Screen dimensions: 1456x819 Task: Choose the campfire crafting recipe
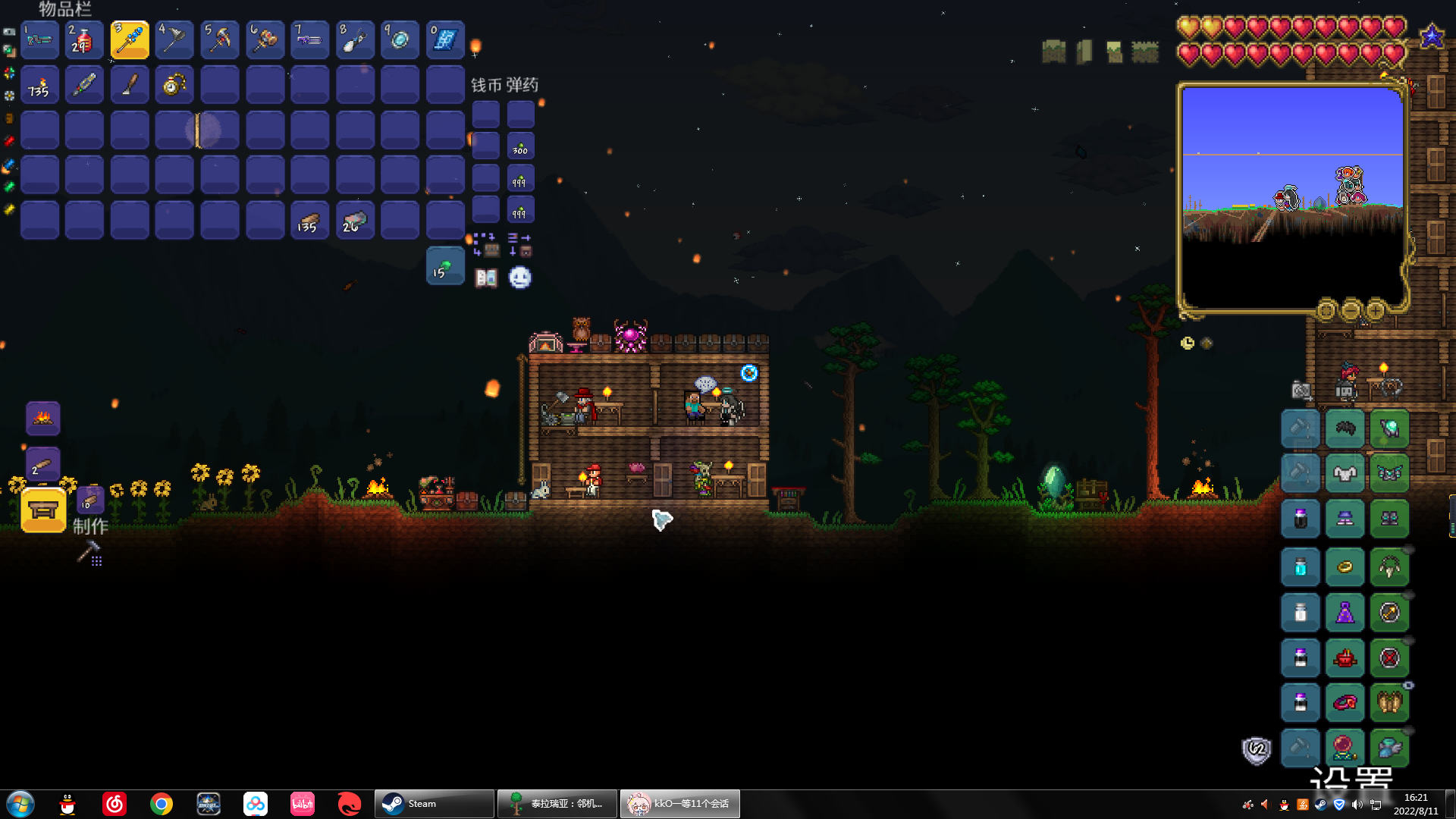click(43, 418)
